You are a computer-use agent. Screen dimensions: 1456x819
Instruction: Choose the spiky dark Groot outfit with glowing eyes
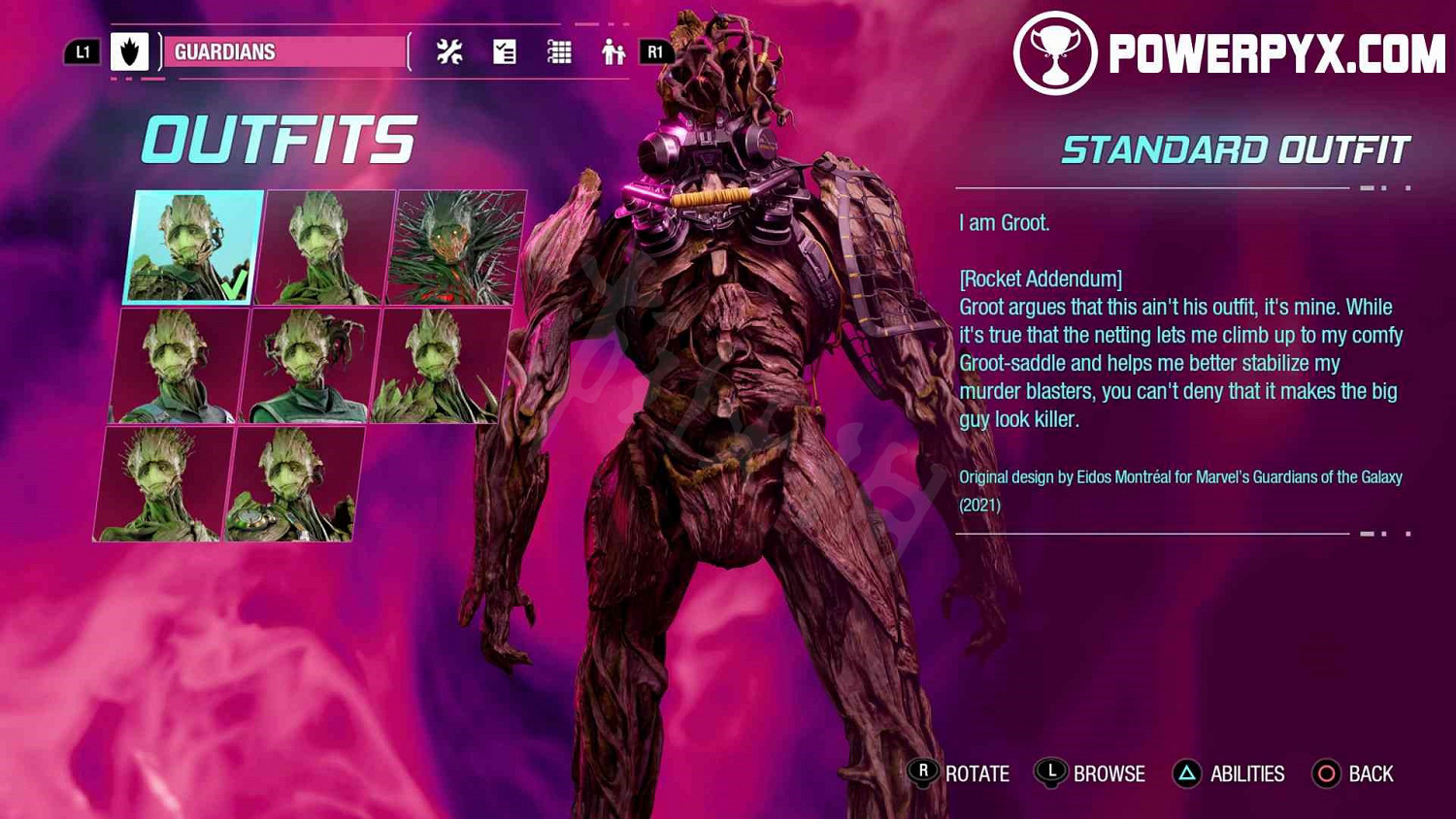pyautogui.click(x=456, y=247)
